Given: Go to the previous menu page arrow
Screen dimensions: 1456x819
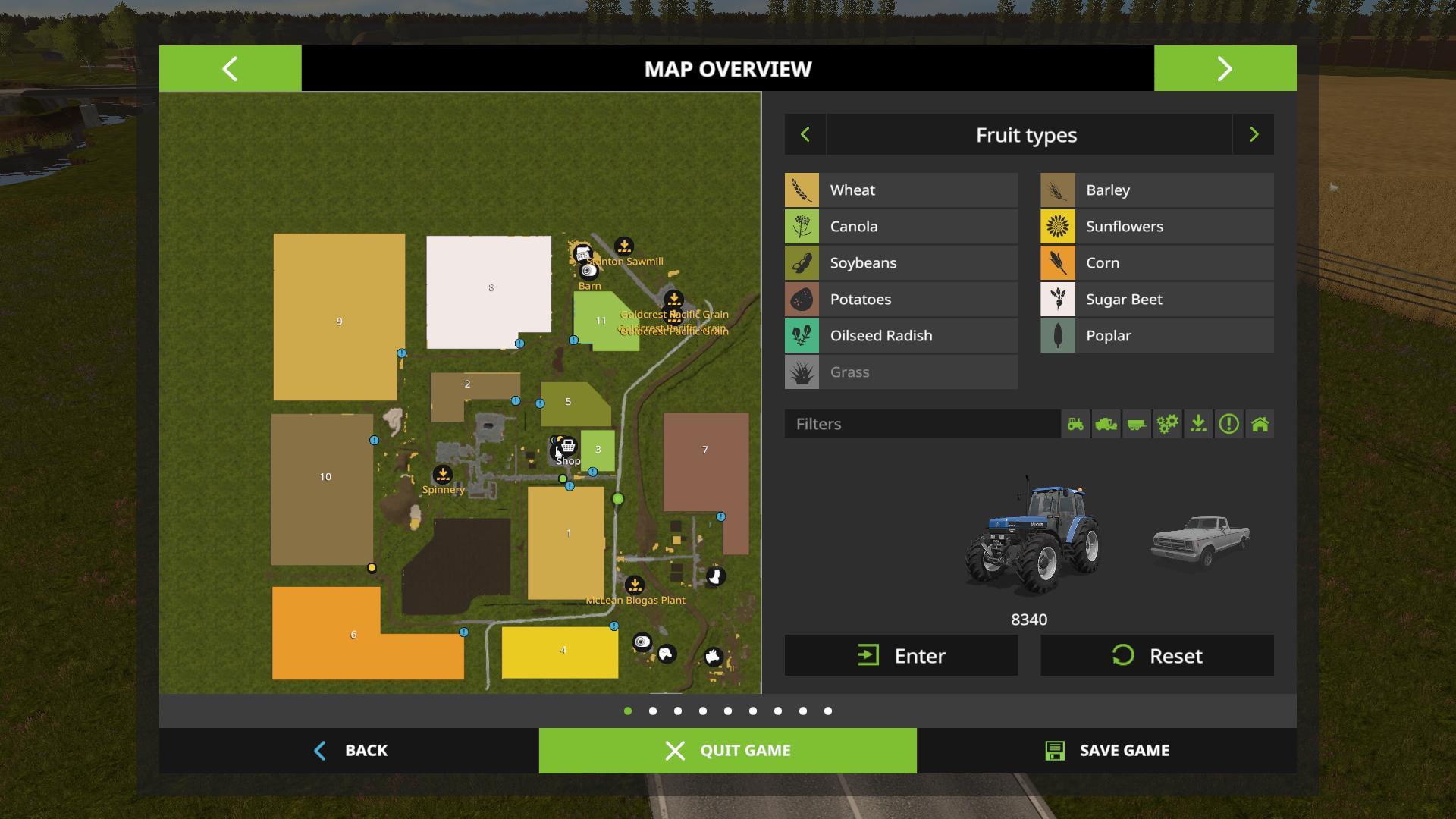Looking at the screenshot, I should pyautogui.click(x=230, y=69).
